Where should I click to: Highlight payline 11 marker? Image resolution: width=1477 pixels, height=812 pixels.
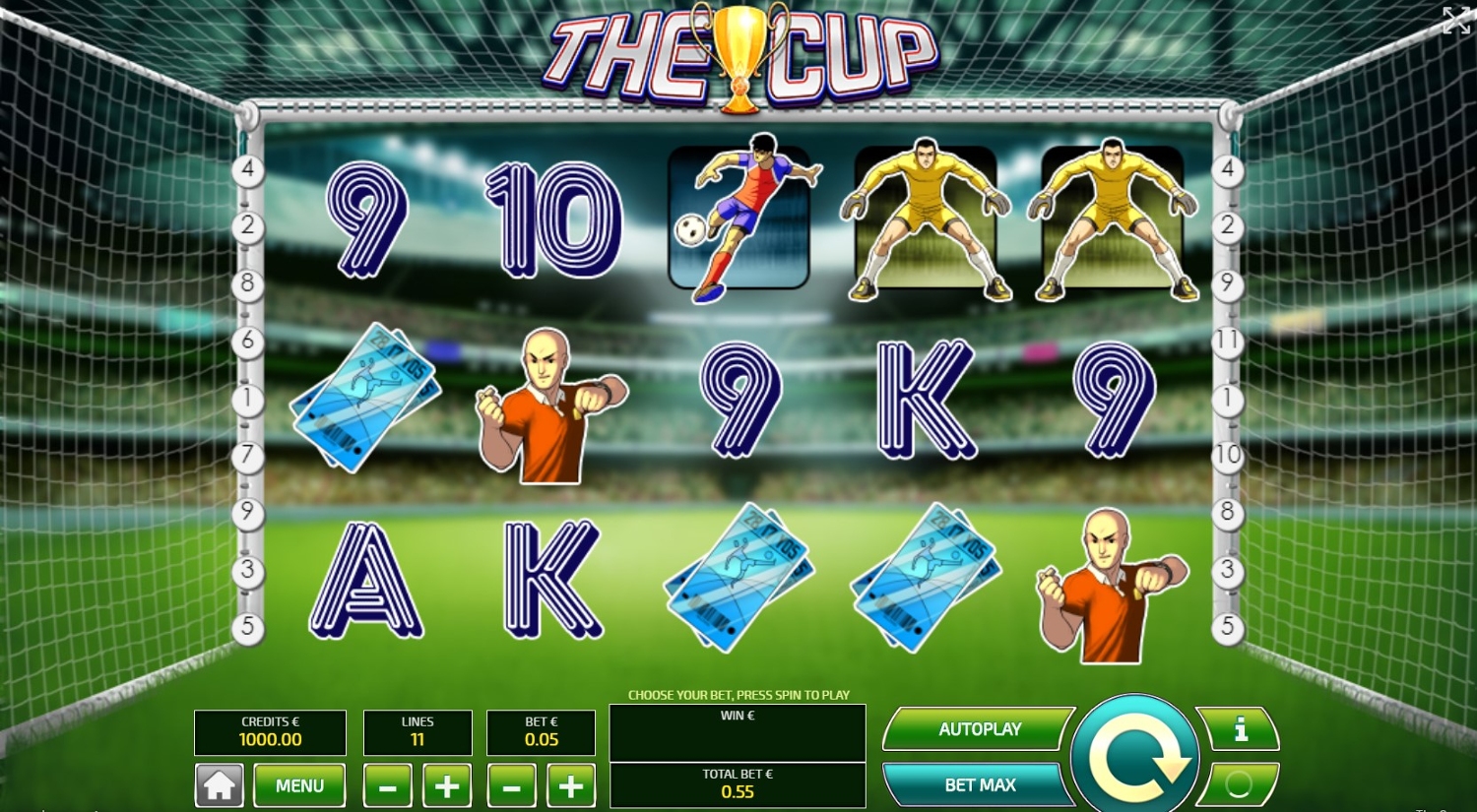tap(1227, 342)
